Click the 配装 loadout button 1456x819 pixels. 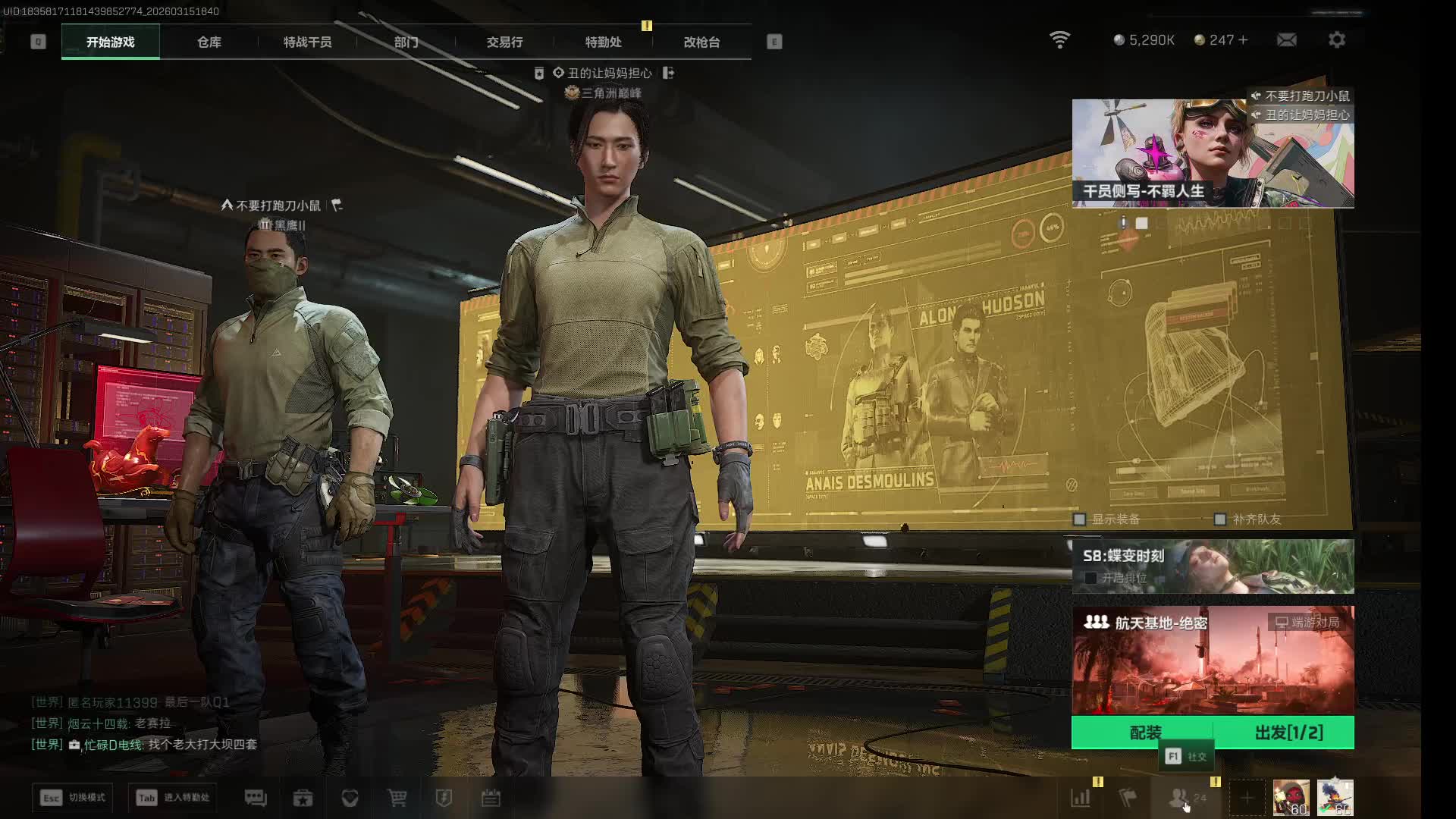tap(1145, 733)
